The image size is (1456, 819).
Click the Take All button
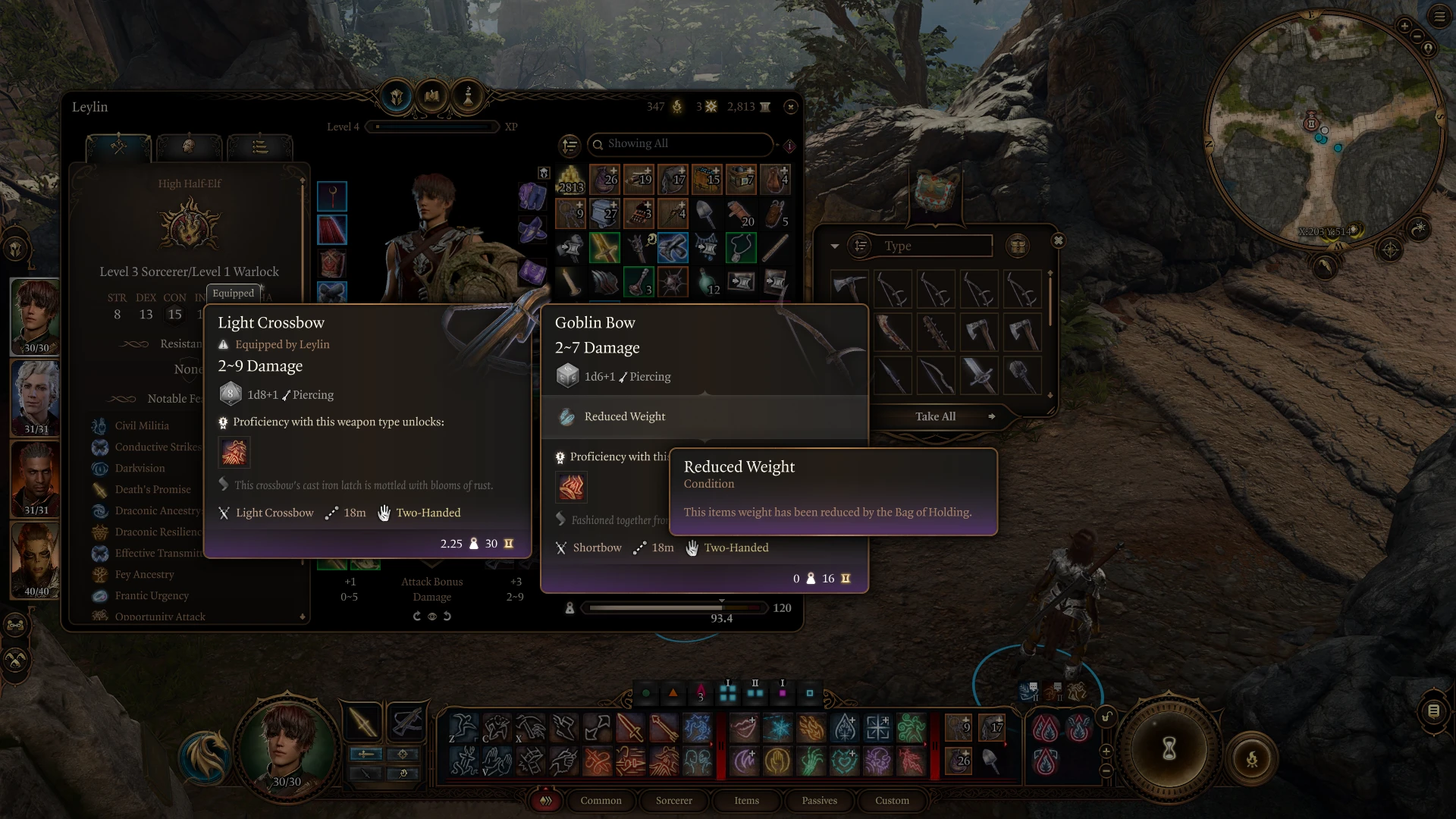click(x=935, y=416)
